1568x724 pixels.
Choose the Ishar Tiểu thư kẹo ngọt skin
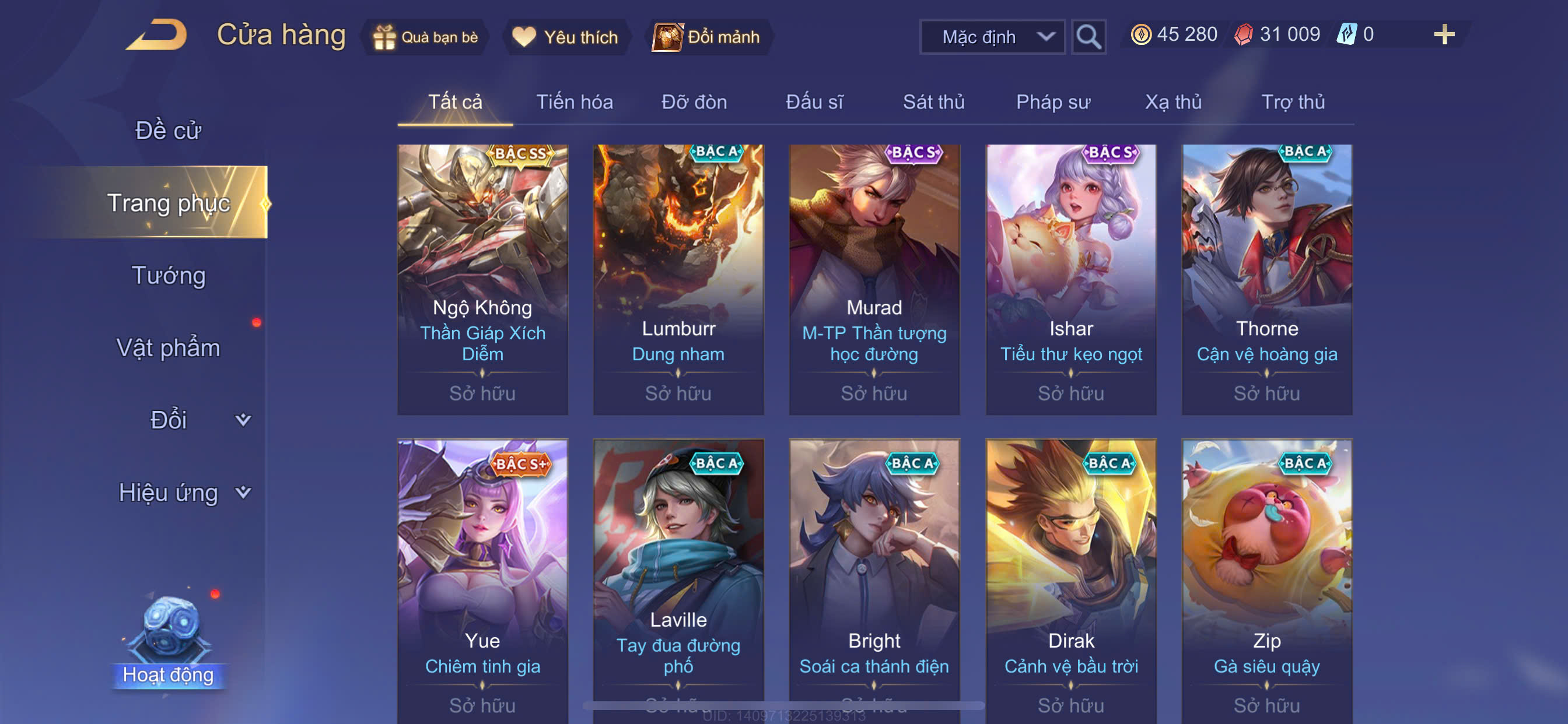click(1070, 280)
